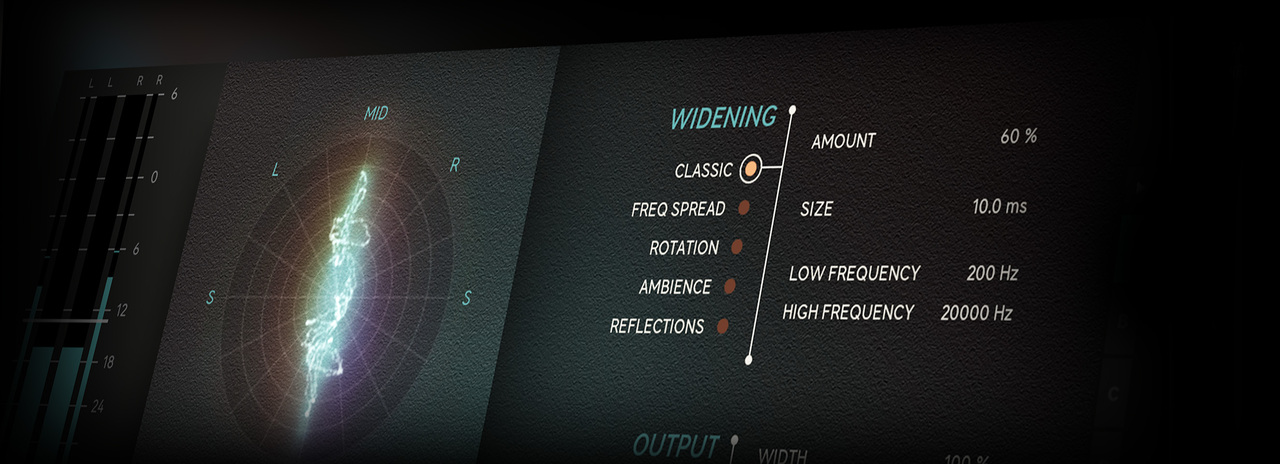This screenshot has width=1280, height=464.
Task: Click the Size 10.0 ms value
Action: tap(998, 207)
